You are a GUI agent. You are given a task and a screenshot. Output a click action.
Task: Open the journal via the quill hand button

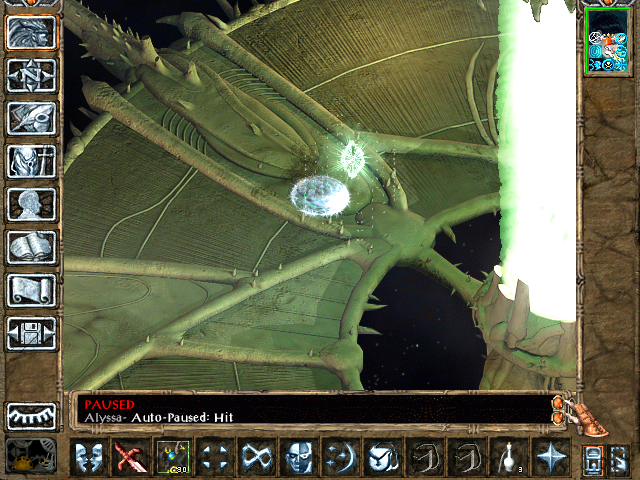(31, 118)
